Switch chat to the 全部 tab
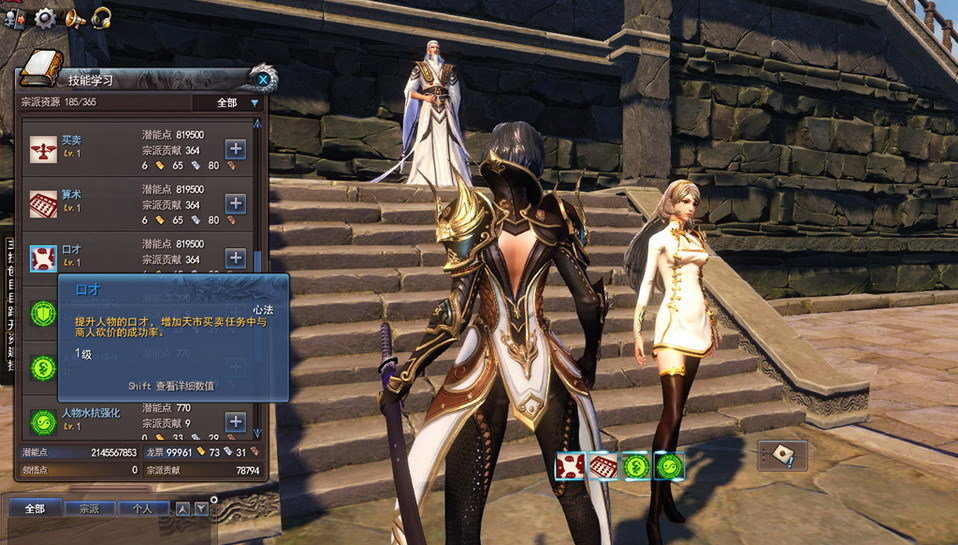Image resolution: width=958 pixels, height=545 pixels. pos(35,508)
